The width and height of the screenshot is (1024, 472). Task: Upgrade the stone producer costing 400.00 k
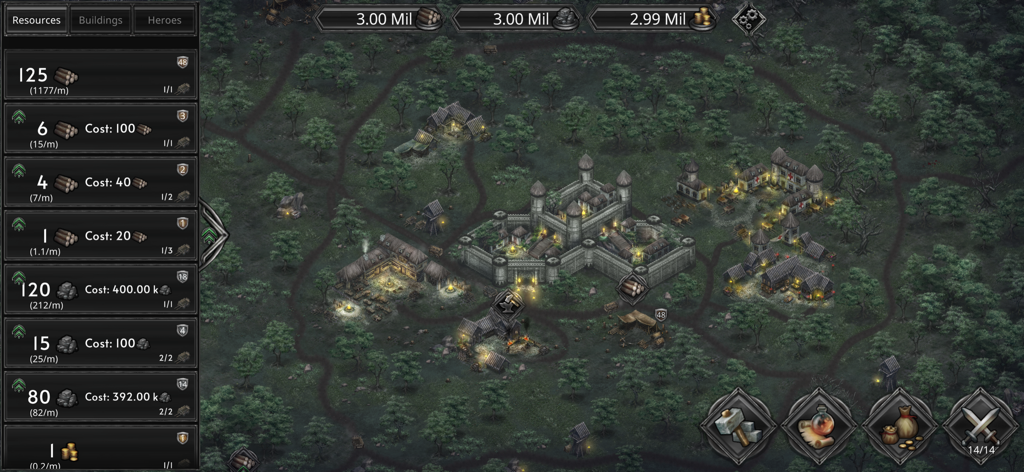[18, 278]
